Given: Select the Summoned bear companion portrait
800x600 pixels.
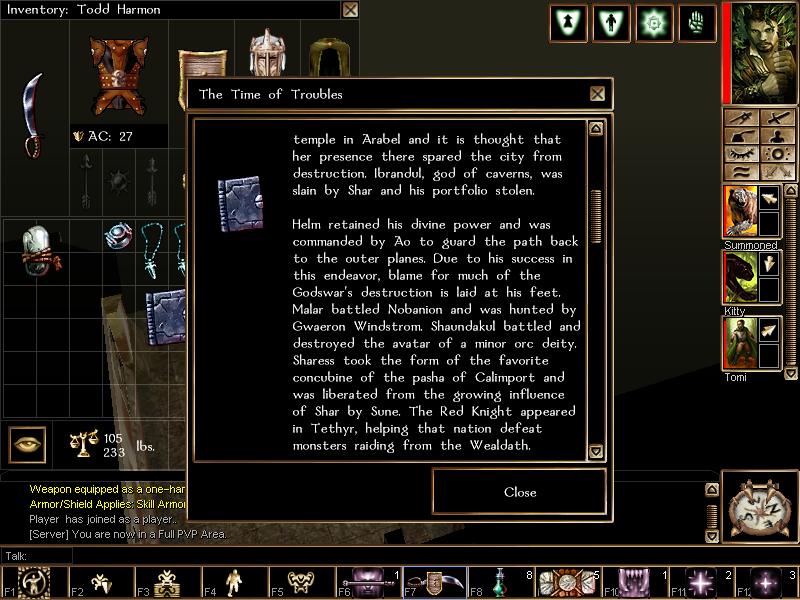Looking at the screenshot, I should click(739, 212).
